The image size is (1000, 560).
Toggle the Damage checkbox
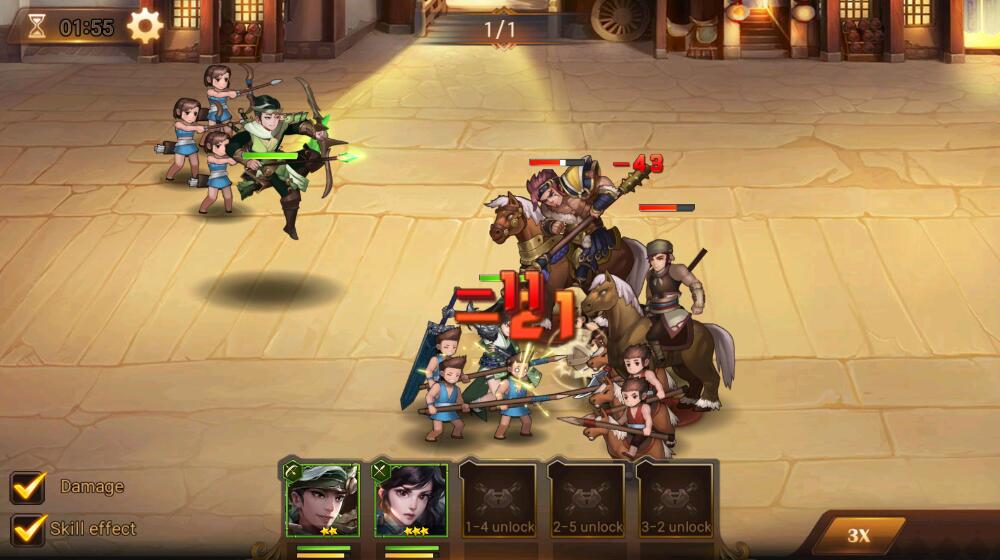(27, 487)
